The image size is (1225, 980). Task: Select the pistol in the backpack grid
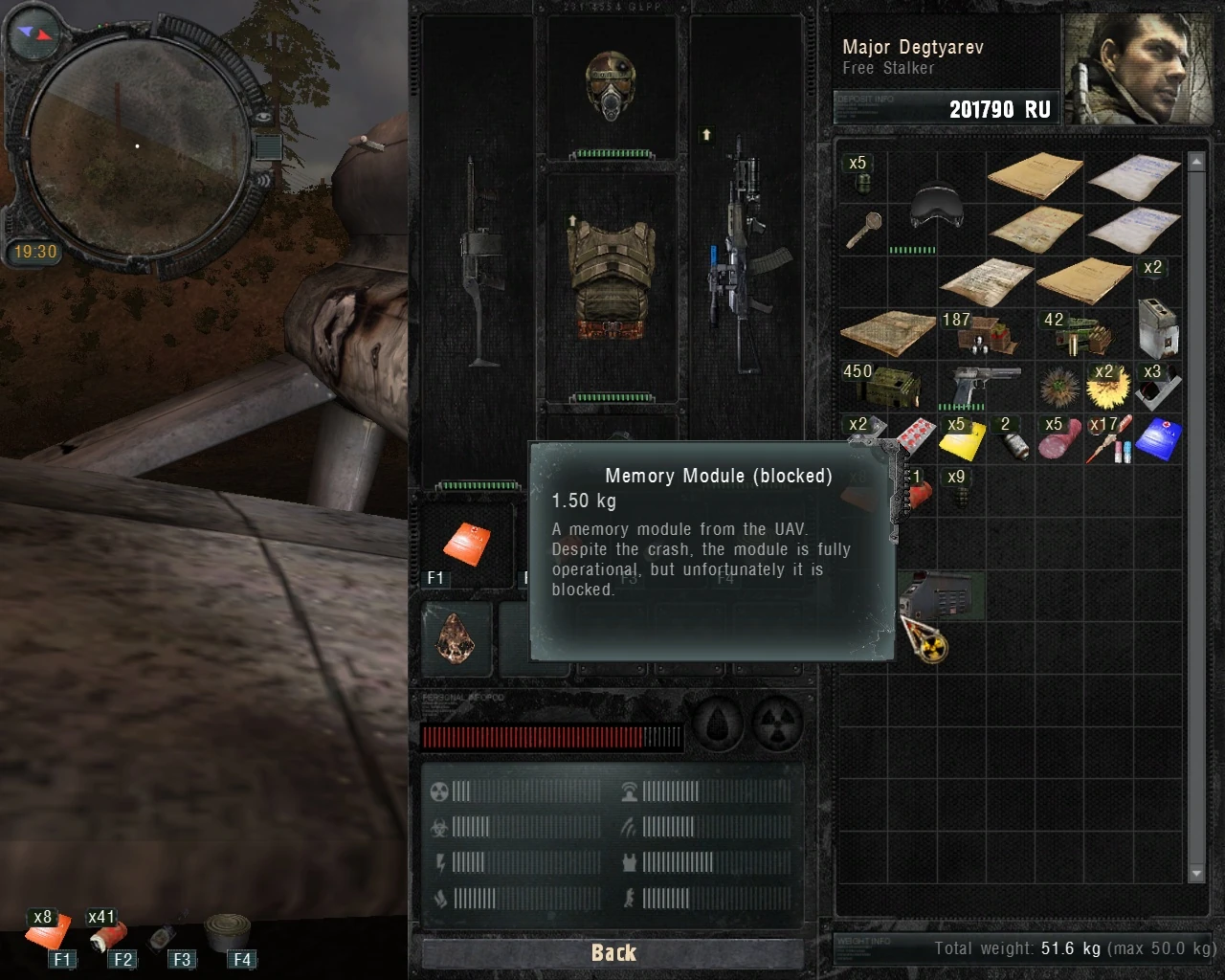coord(985,383)
